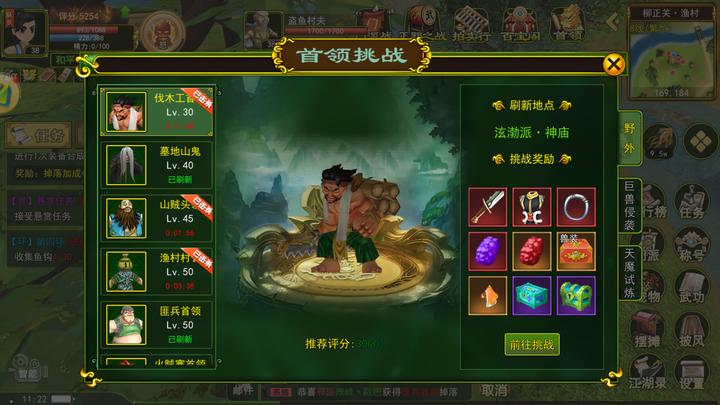View the silver ring reward

pyautogui.click(x=575, y=206)
